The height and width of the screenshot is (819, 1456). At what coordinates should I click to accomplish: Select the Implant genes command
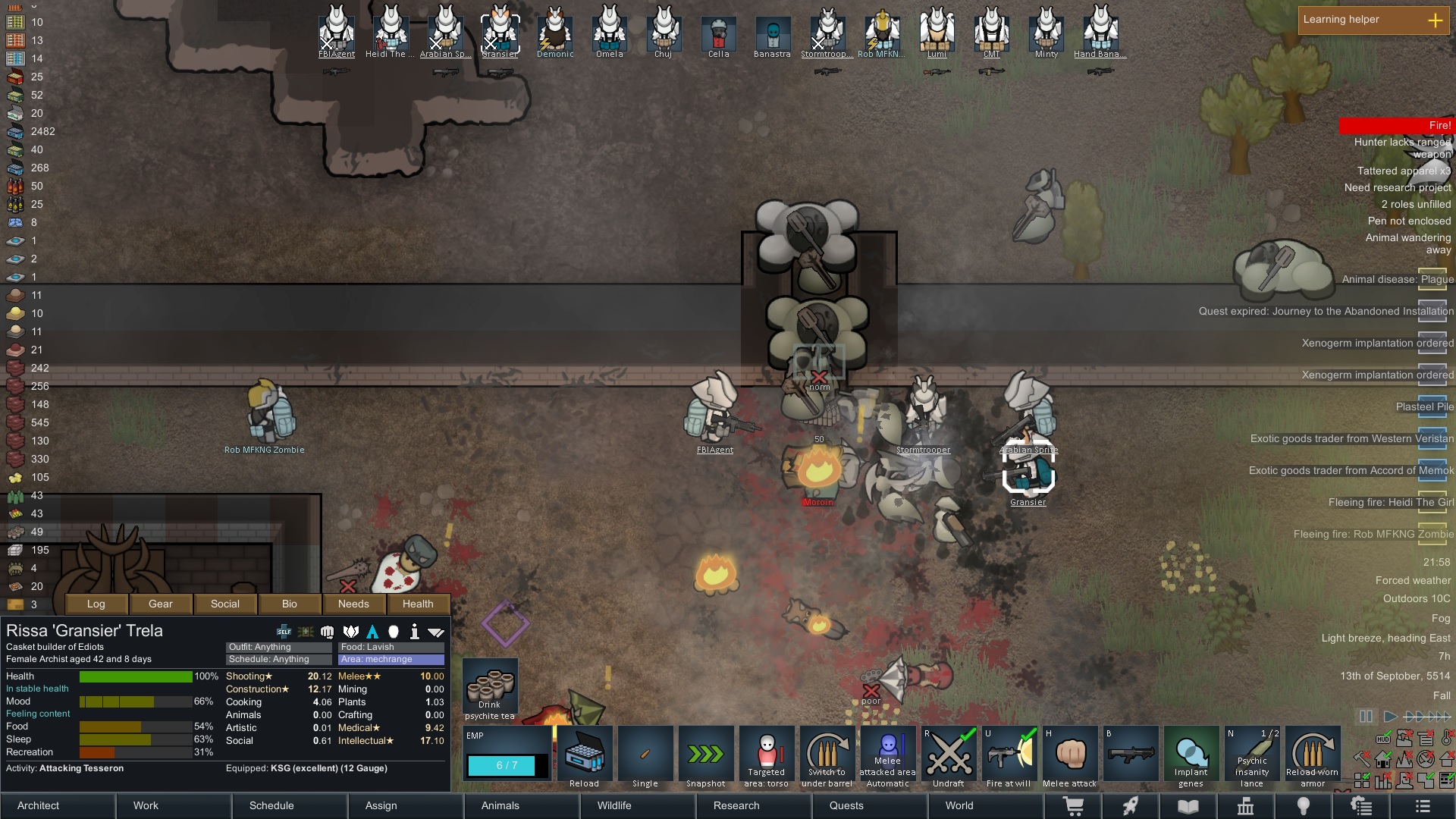tap(1191, 757)
